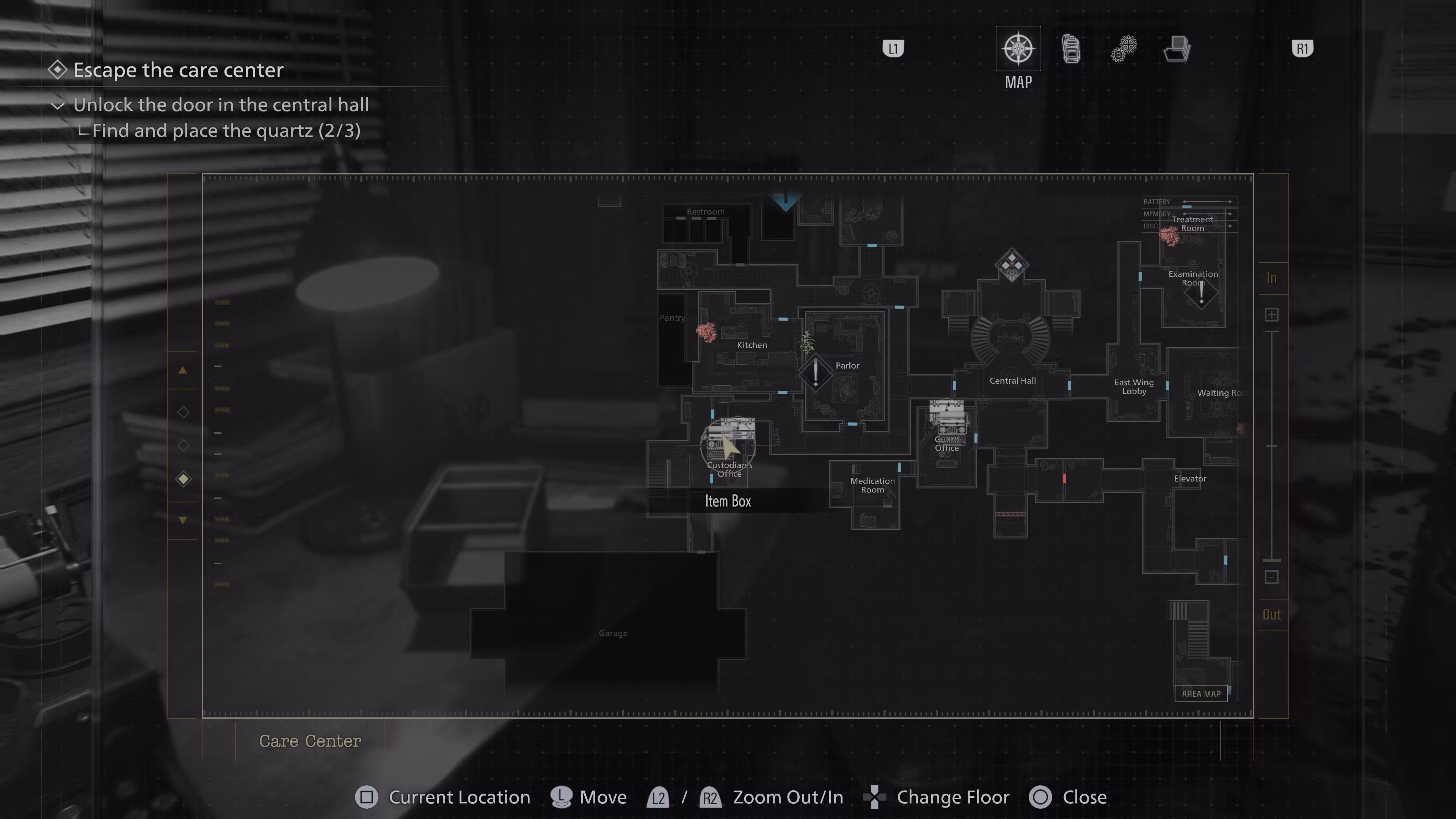1456x819 pixels.
Task: Click the minus zoom-out icon above Out
Action: point(1272,577)
